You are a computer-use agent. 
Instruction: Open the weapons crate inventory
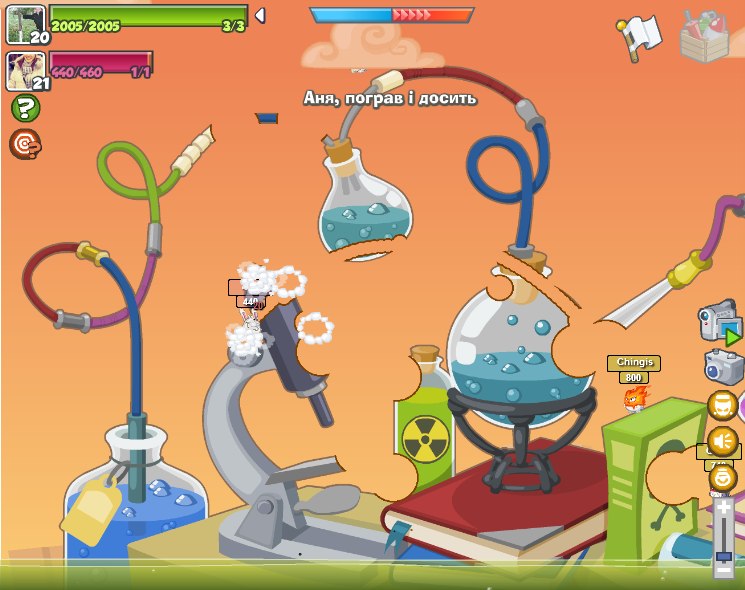coord(705,37)
